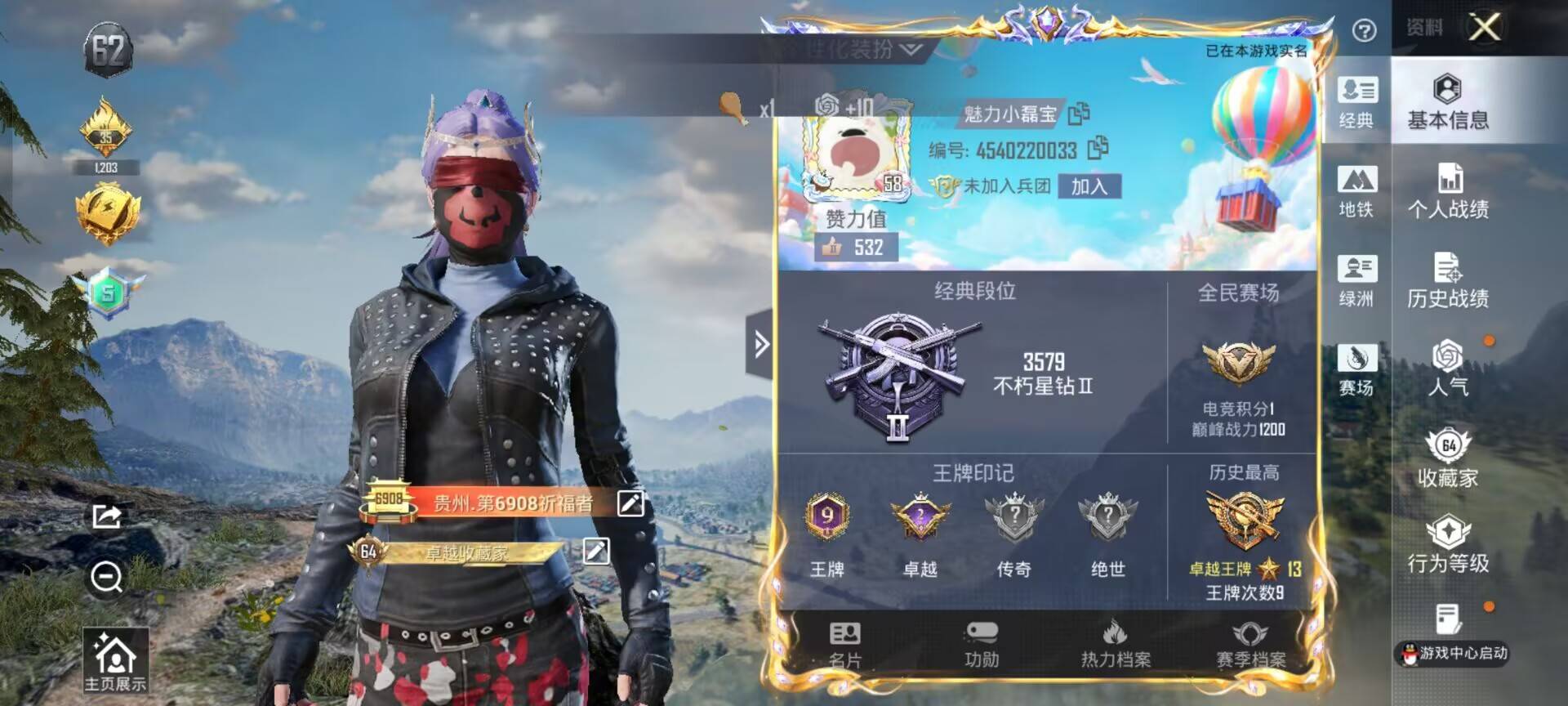Close the profile screen with the X
Screen dimensions: 1568x706
tap(1485, 27)
